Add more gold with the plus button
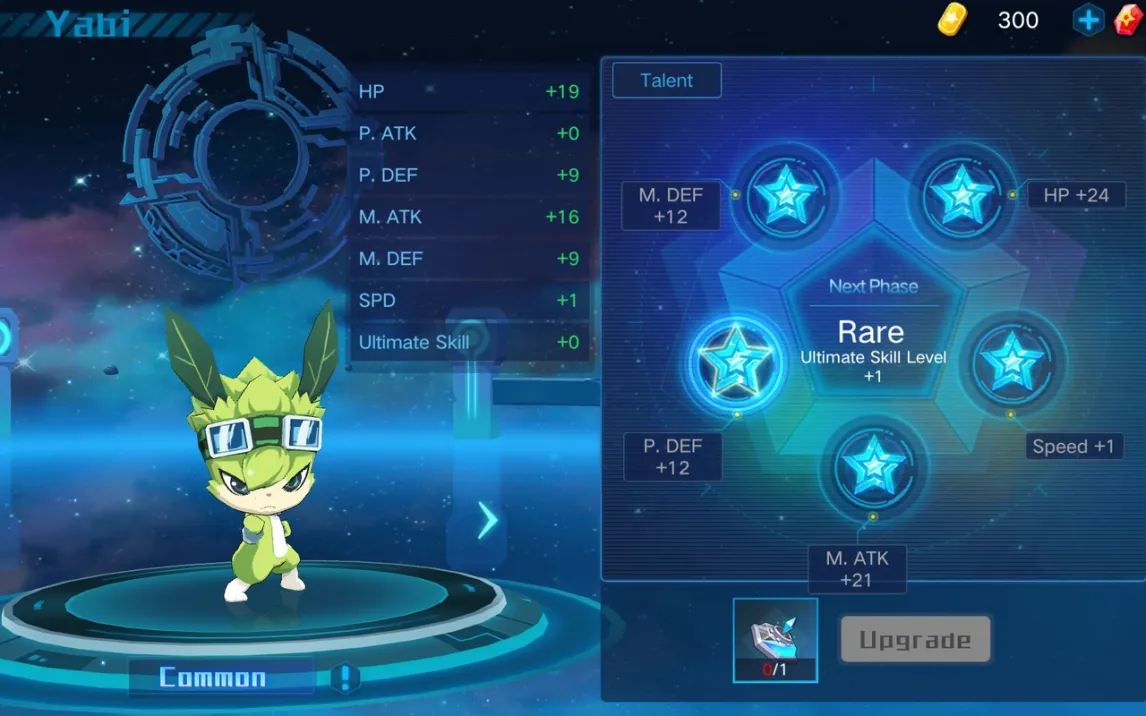This screenshot has height=716, width=1146. point(1088,20)
